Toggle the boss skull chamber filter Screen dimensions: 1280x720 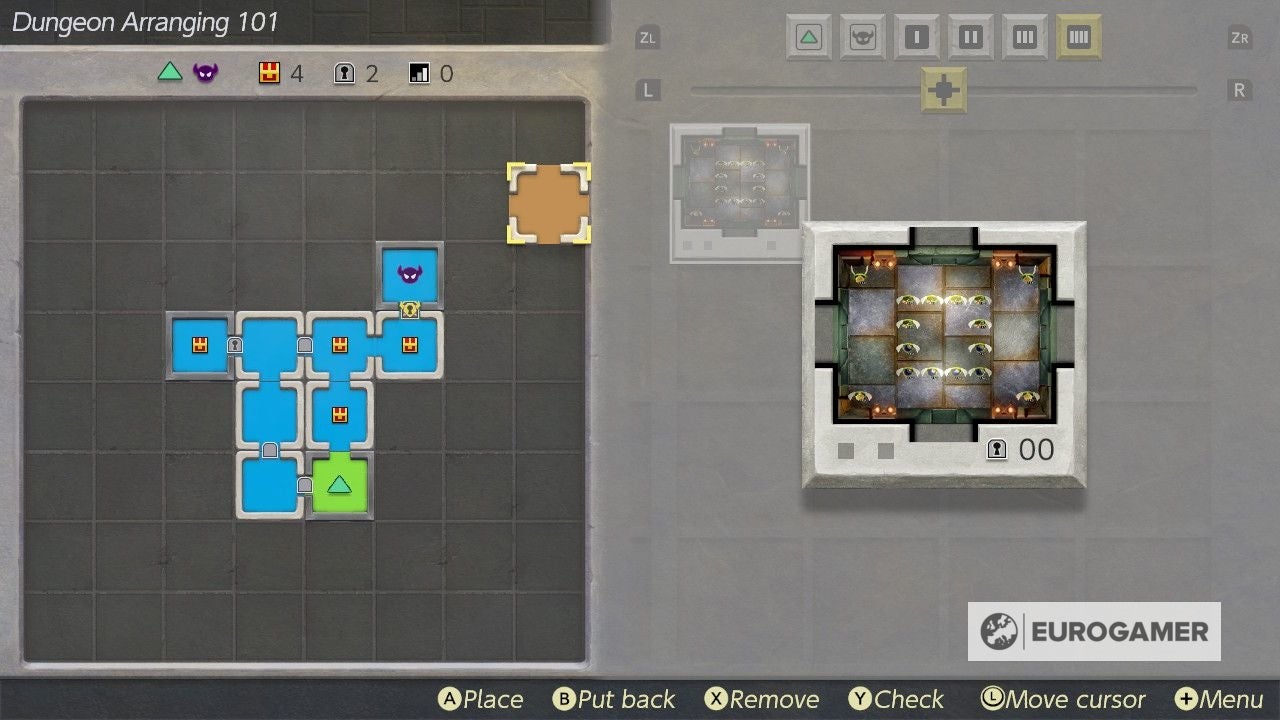click(861, 36)
